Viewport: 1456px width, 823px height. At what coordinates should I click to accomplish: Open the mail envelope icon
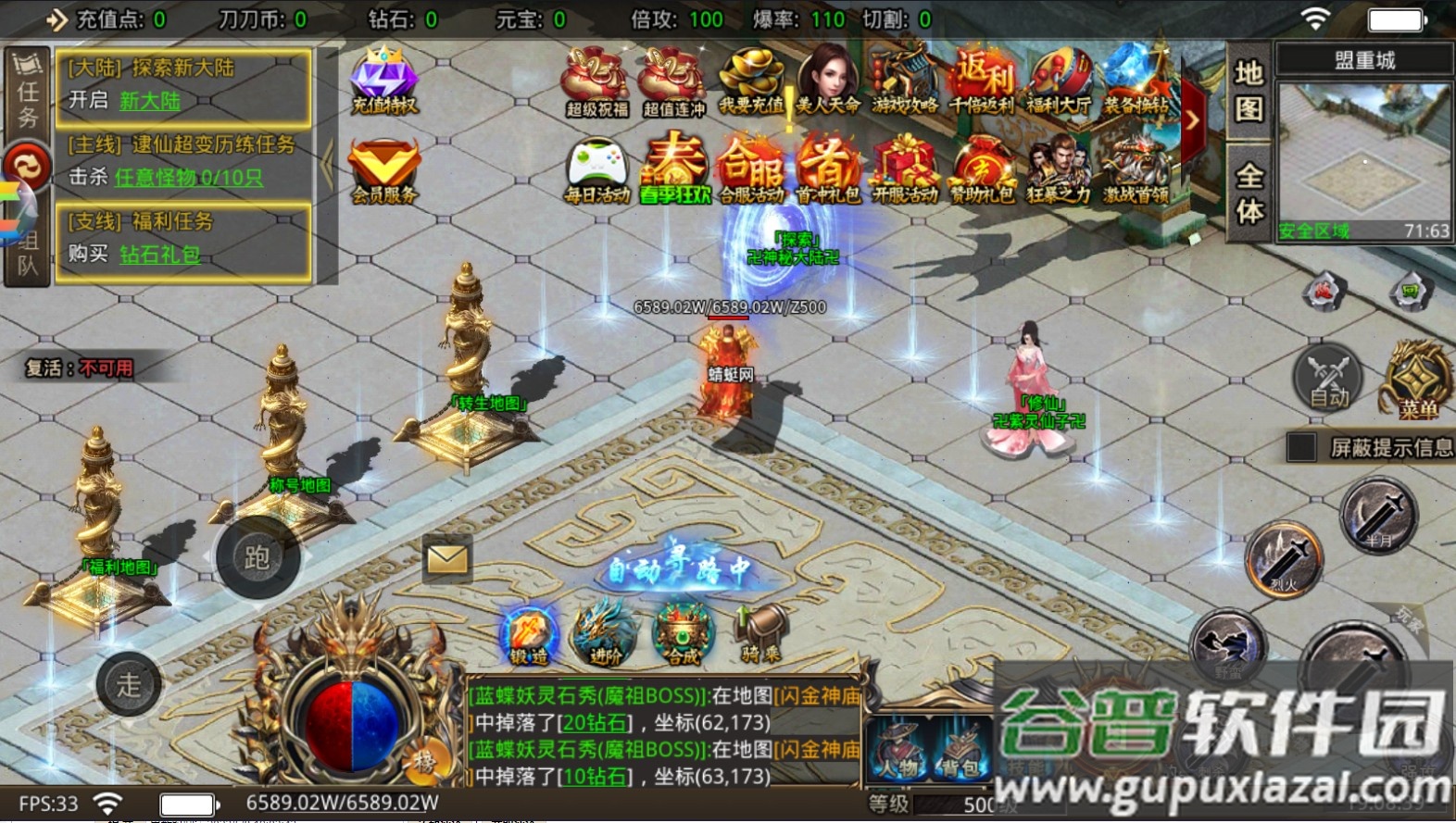pyautogui.click(x=447, y=558)
